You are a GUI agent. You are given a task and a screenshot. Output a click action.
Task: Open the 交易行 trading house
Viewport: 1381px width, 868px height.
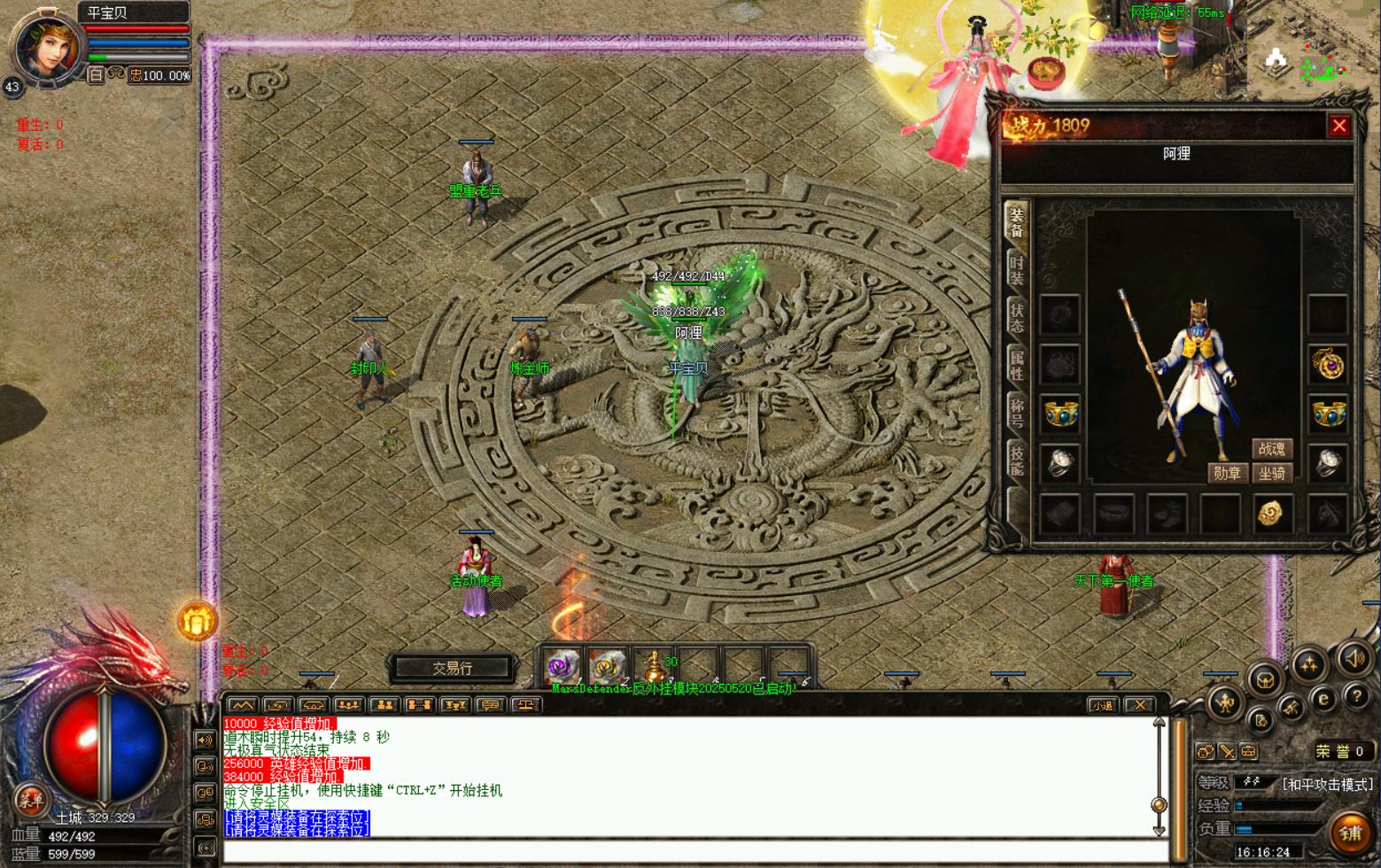(x=453, y=668)
